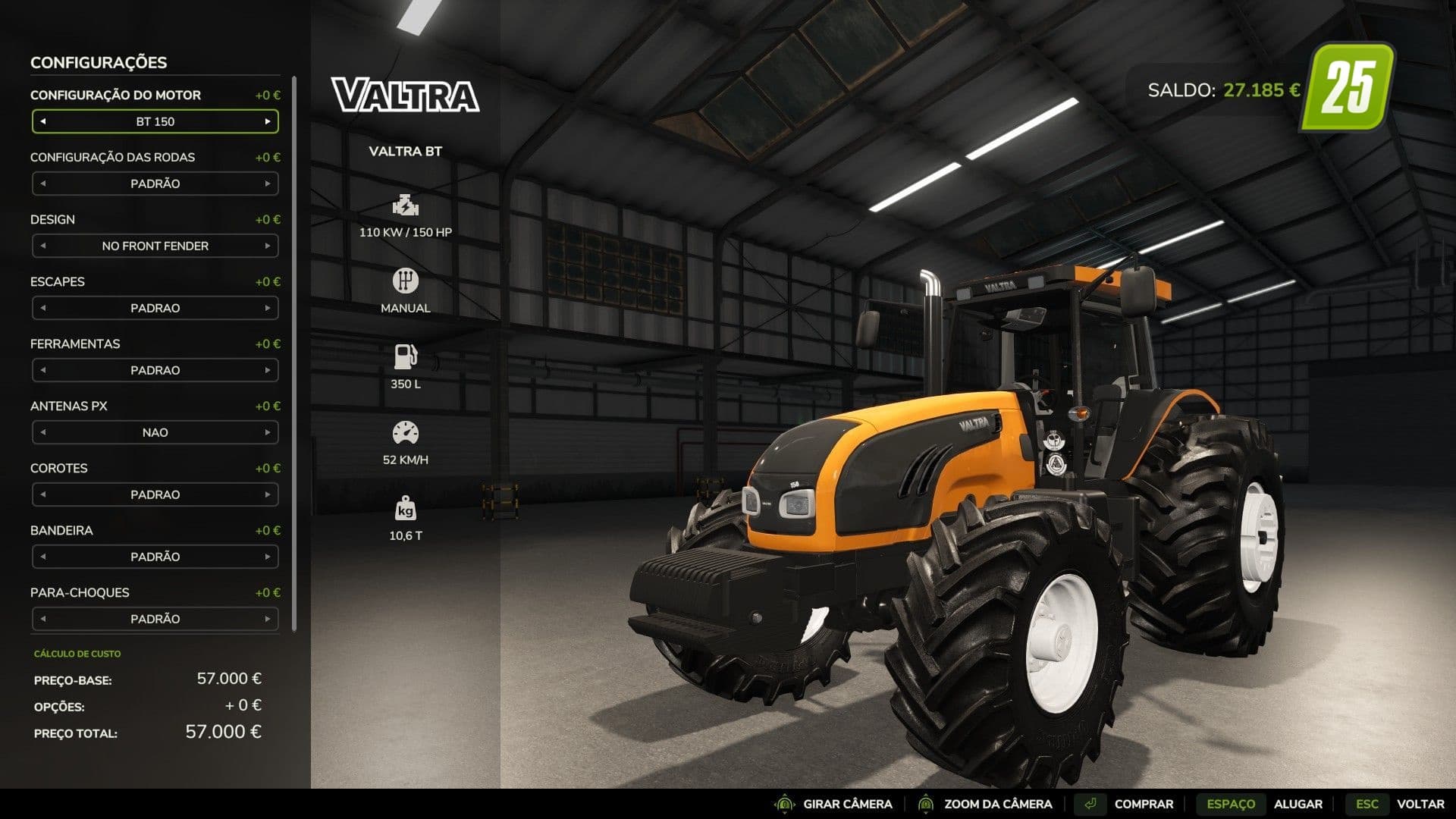Click the enter key icon beside COMPRAR

tap(1092, 803)
